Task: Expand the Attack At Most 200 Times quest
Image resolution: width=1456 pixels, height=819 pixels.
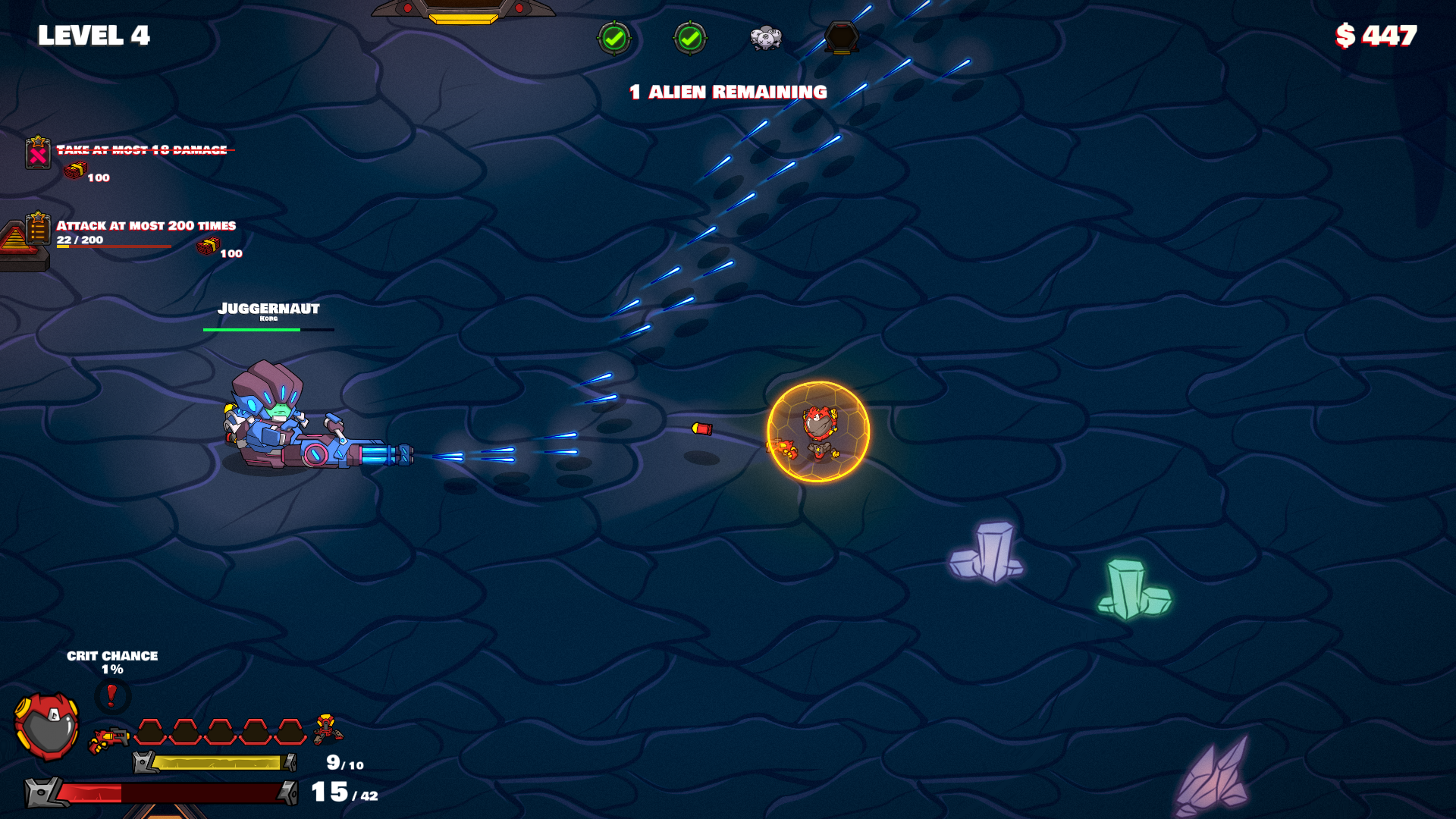Action: (x=146, y=225)
